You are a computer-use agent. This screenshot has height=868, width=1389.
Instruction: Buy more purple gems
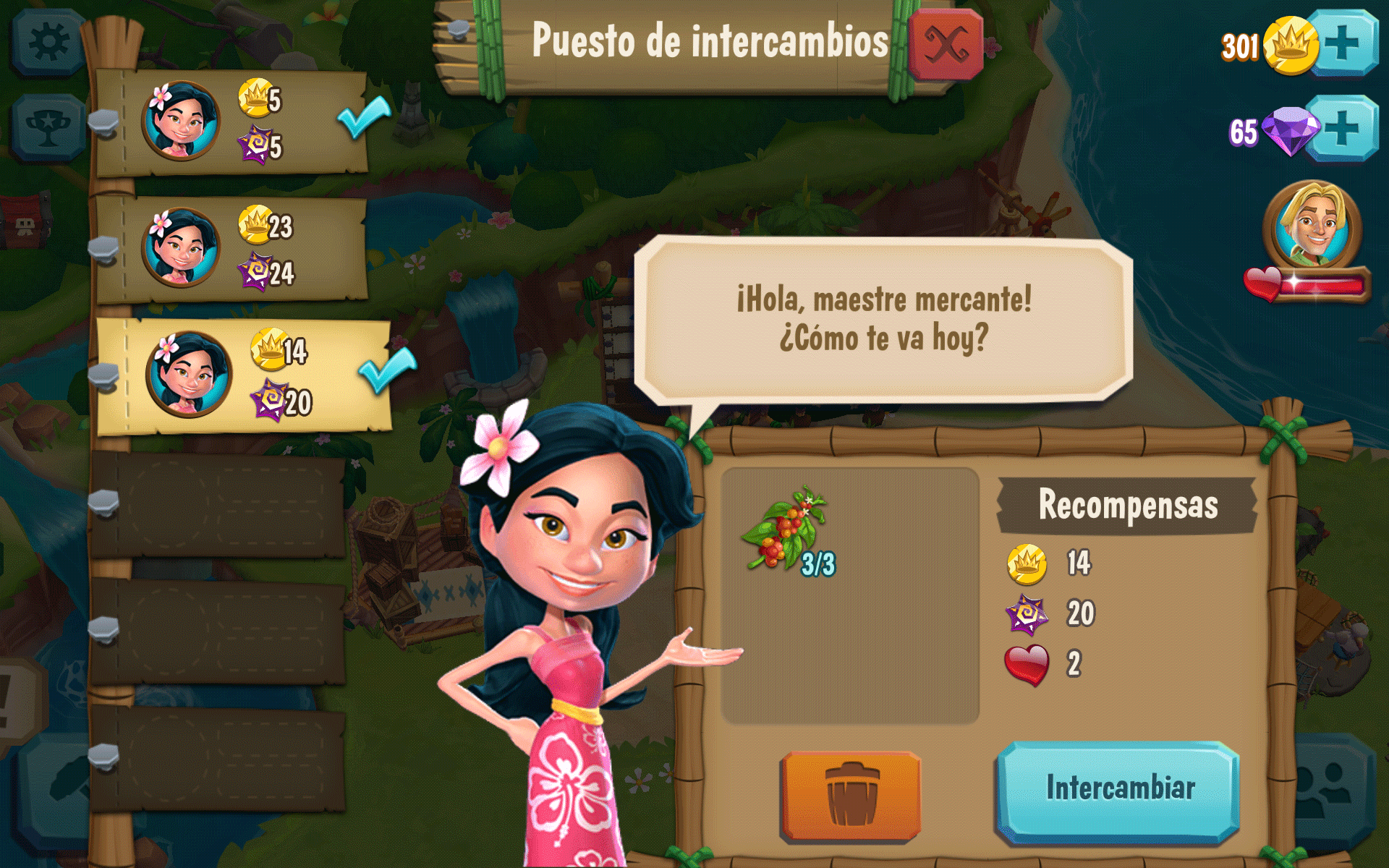click(x=1343, y=128)
